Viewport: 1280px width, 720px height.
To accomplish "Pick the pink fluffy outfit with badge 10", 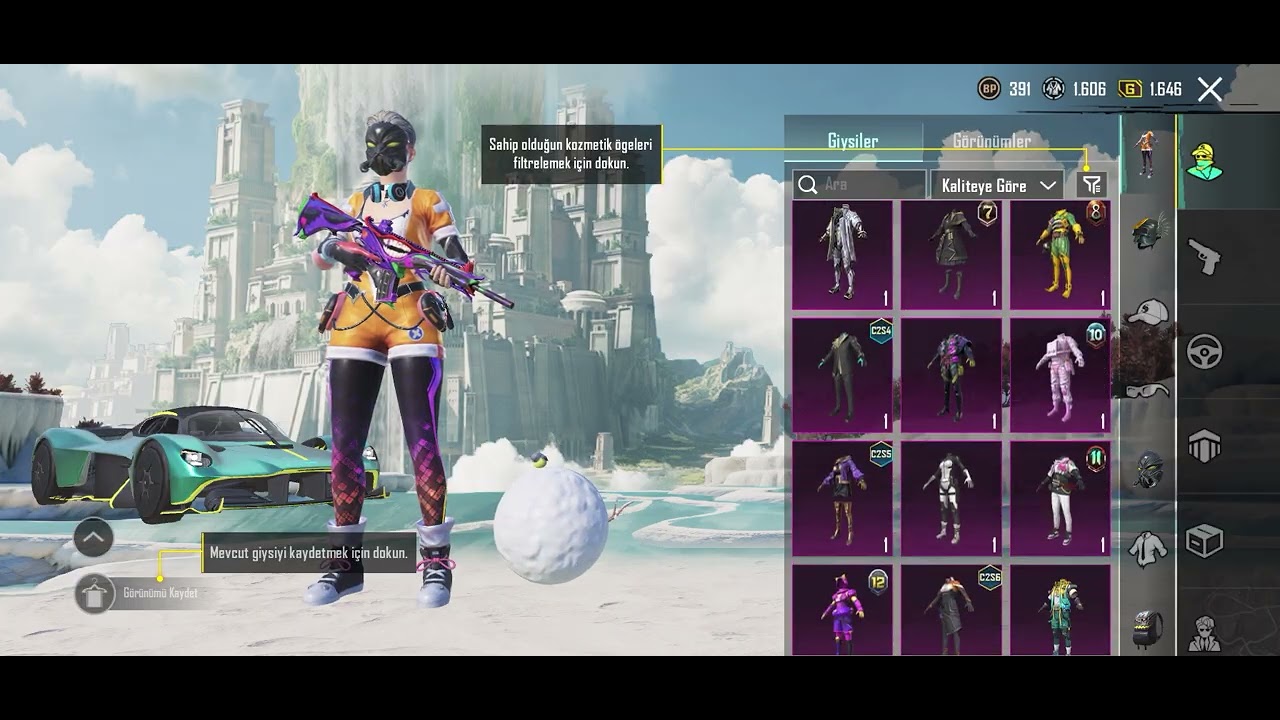I will point(1060,375).
